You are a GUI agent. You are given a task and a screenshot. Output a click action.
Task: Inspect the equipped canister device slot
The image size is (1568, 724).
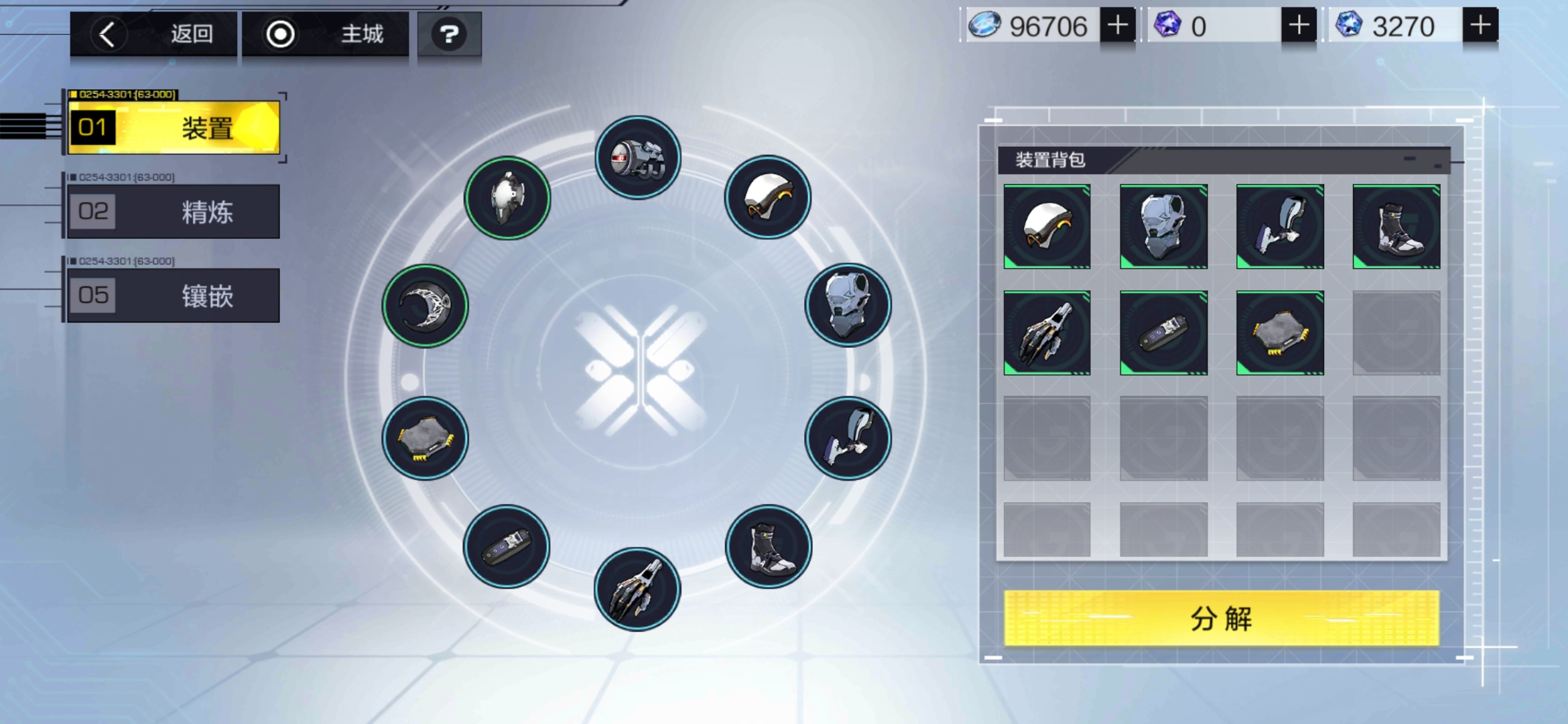click(638, 158)
